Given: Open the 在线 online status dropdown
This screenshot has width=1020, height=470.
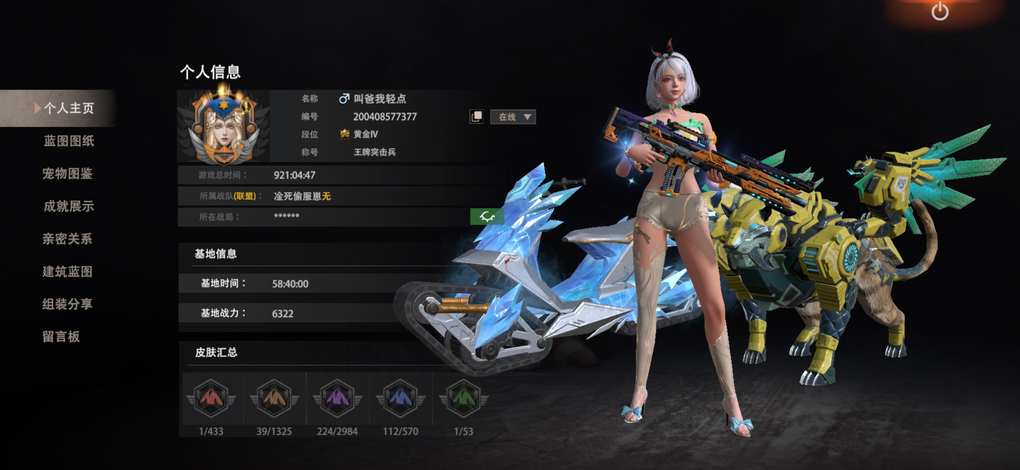Looking at the screenshot, I should (516, 117).
